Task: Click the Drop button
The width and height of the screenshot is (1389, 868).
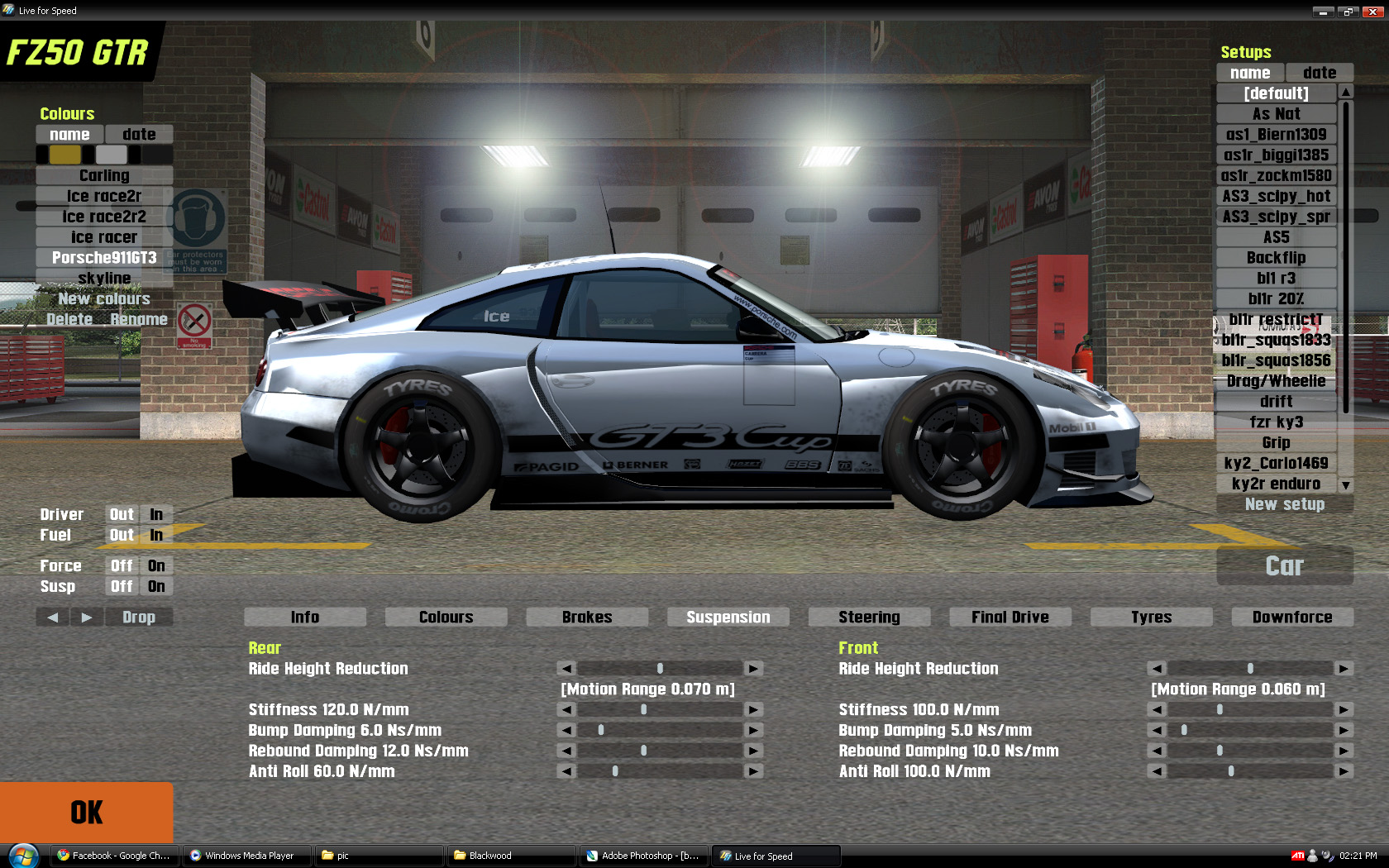Action: click(x=139, y=618)
